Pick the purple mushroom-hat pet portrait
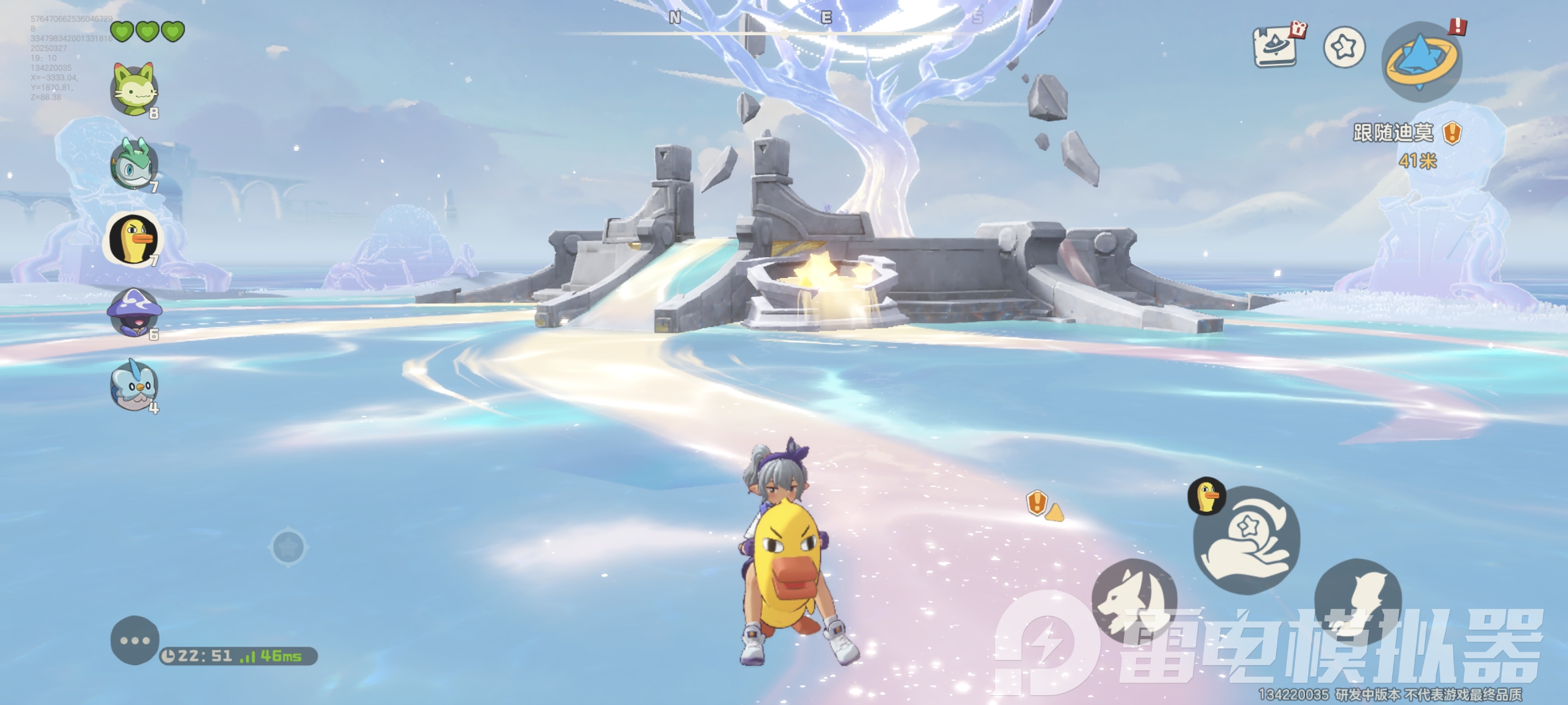The image size is (1568, 705). click(135, 312)
